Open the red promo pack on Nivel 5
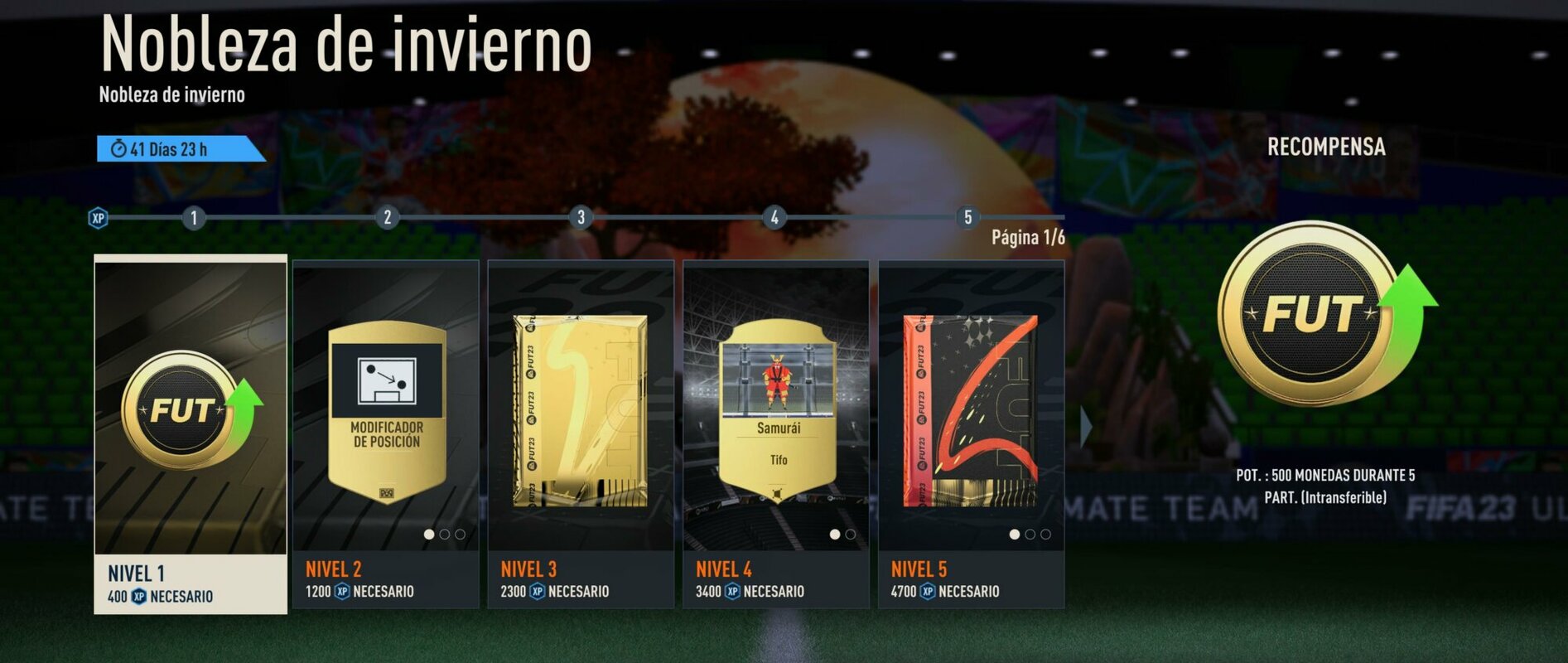The width and height of the screenshot is (1568, 663). [967, 406]
